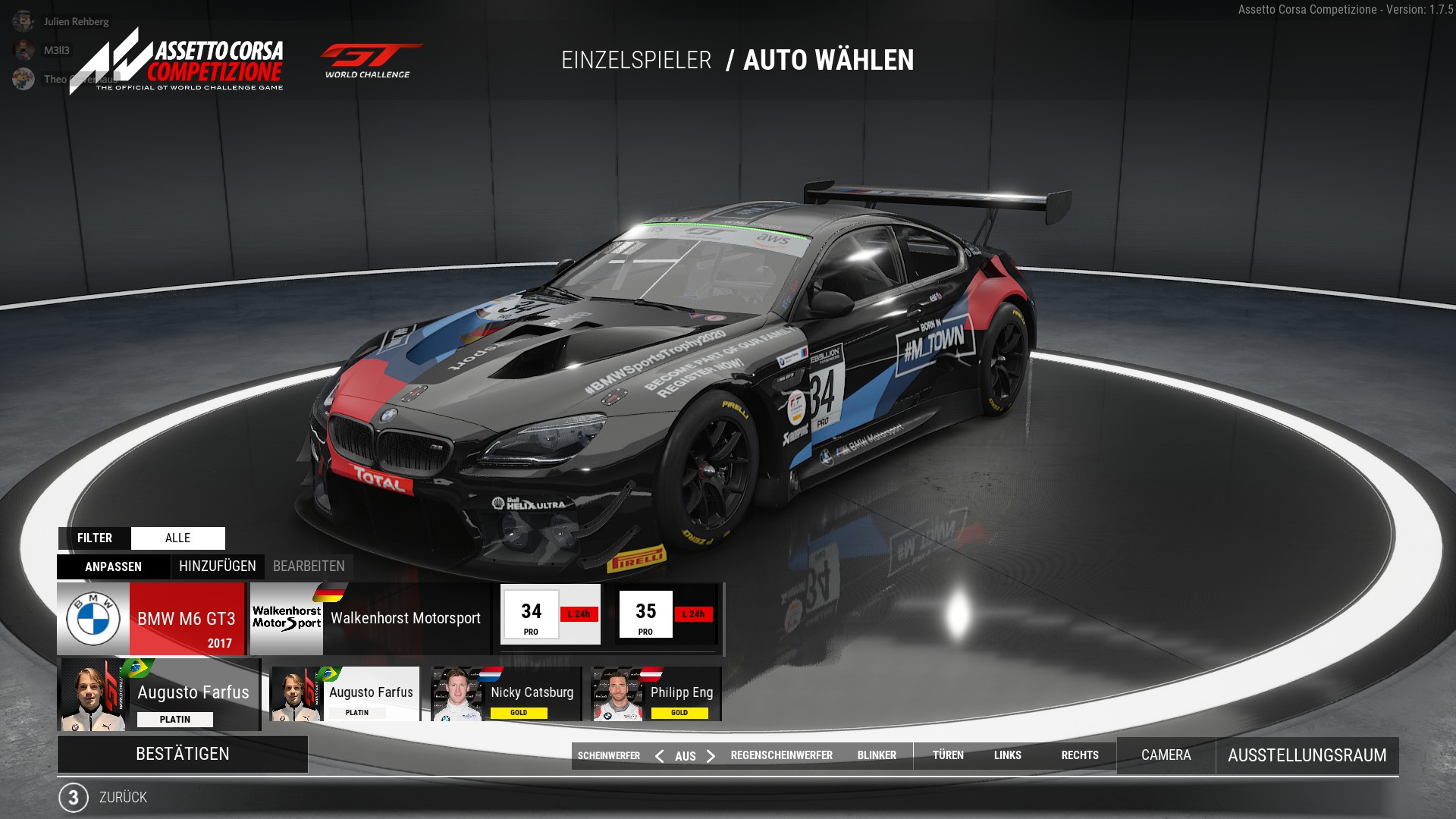Switch to the Hinzufügen tab

[x=218, y=566]
